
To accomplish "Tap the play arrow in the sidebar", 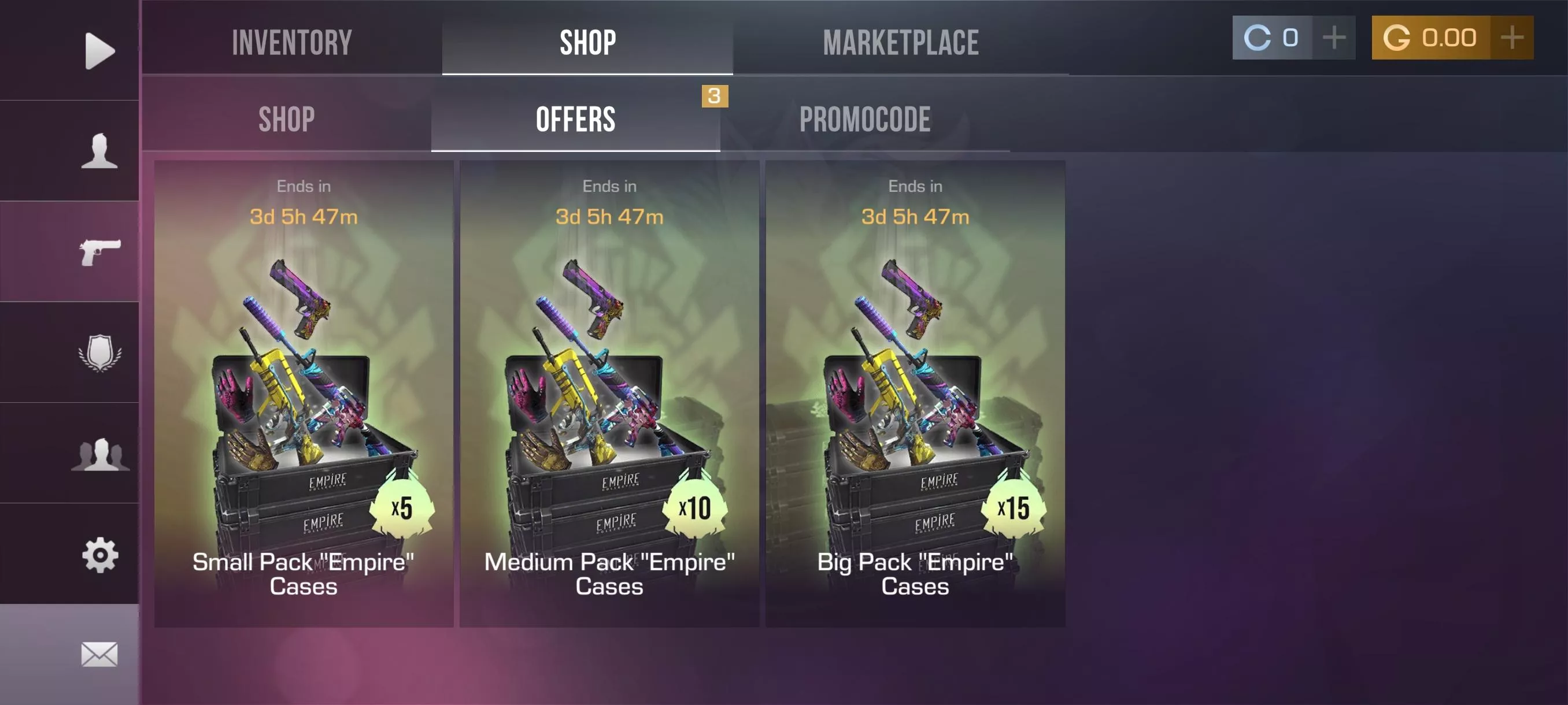I will [x=99, y=50].
